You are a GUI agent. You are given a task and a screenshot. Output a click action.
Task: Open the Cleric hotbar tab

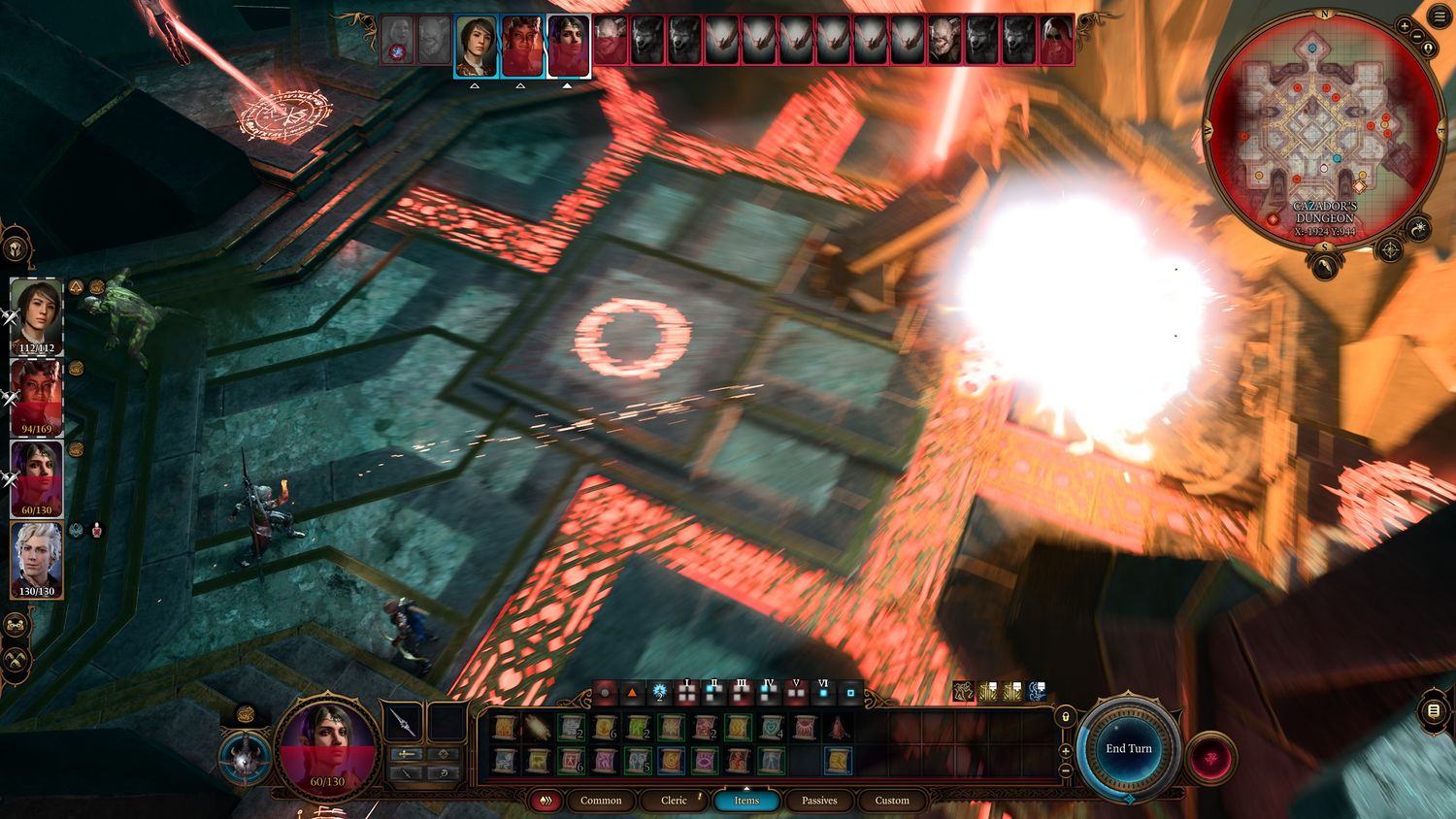coord(674,801)
